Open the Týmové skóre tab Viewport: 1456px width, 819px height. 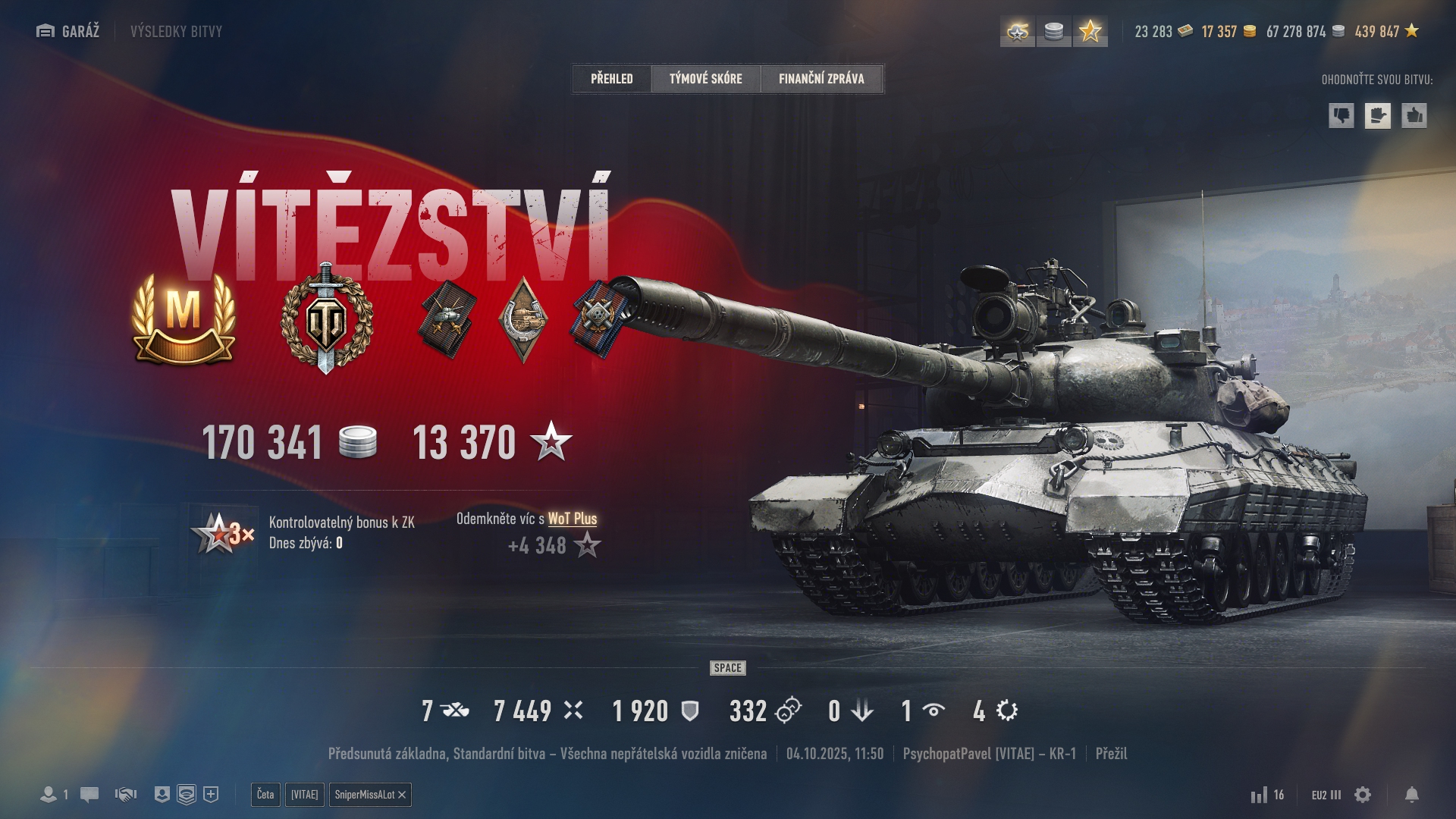tap(705, 78)
